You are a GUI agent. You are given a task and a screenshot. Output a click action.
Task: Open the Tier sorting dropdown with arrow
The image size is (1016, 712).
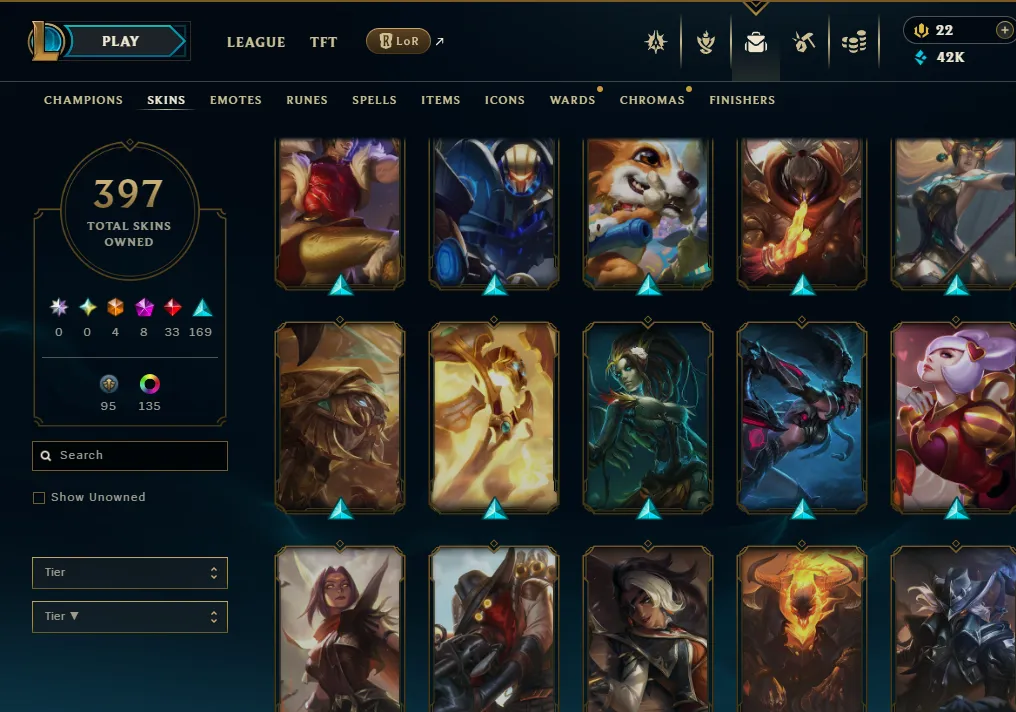coord(130,616)
